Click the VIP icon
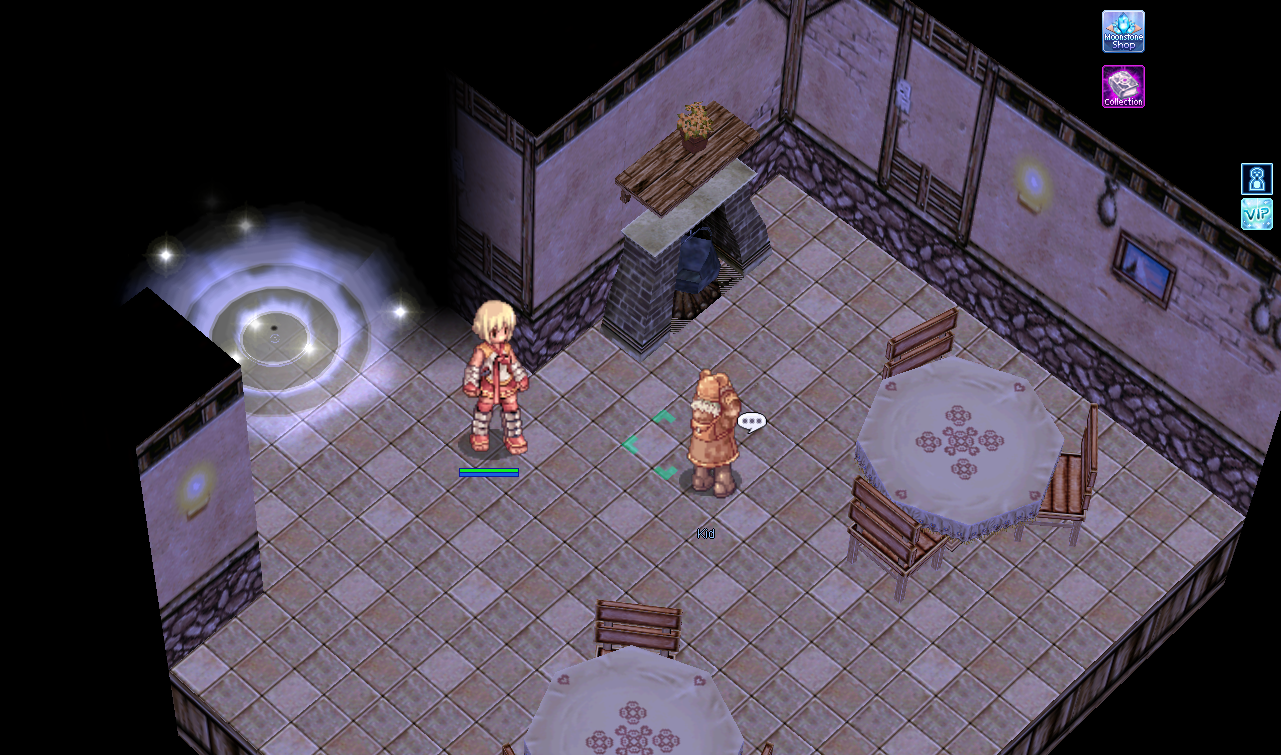 point(1256,214)
